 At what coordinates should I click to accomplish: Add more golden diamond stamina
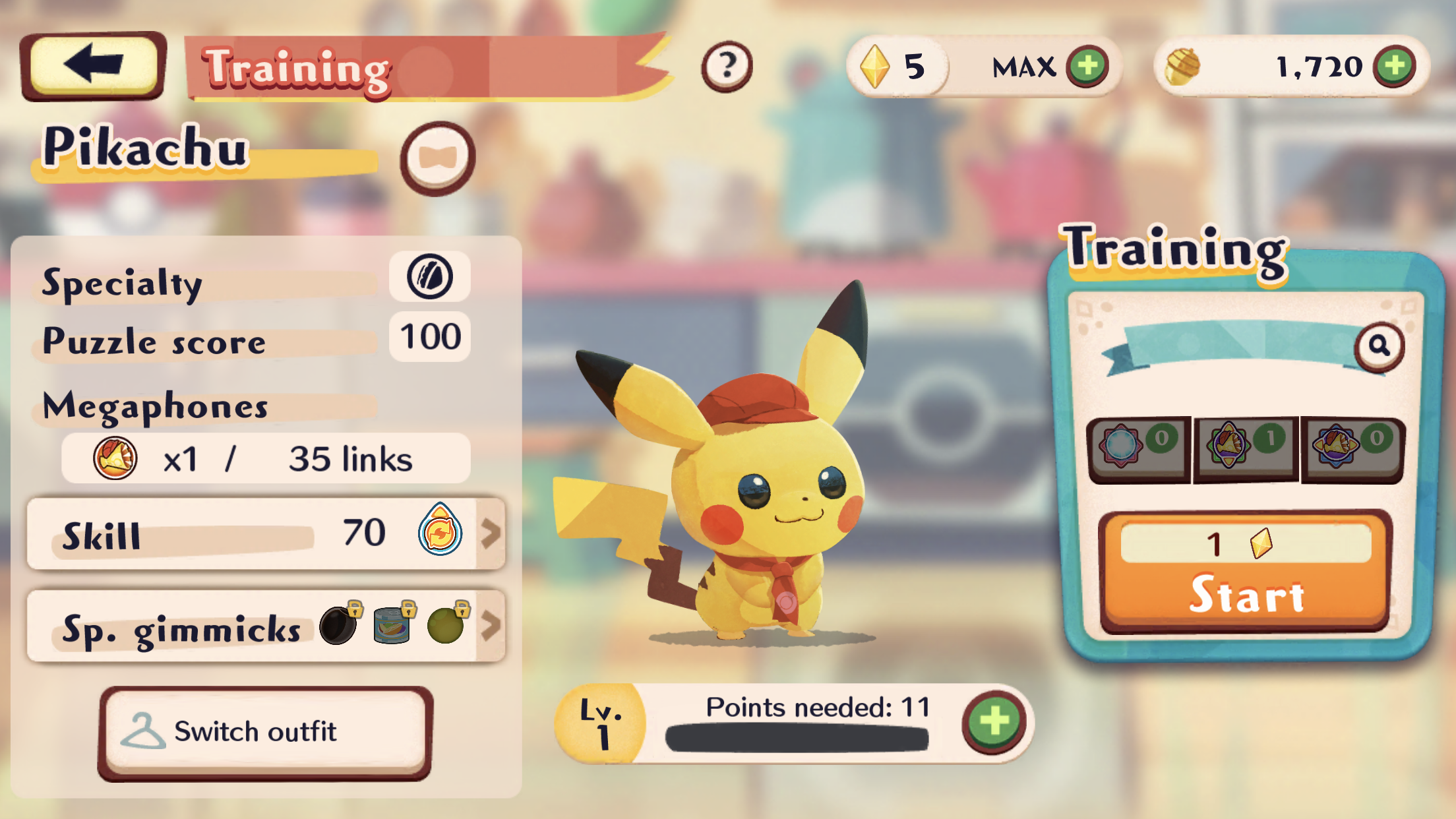pos(1087,66)
